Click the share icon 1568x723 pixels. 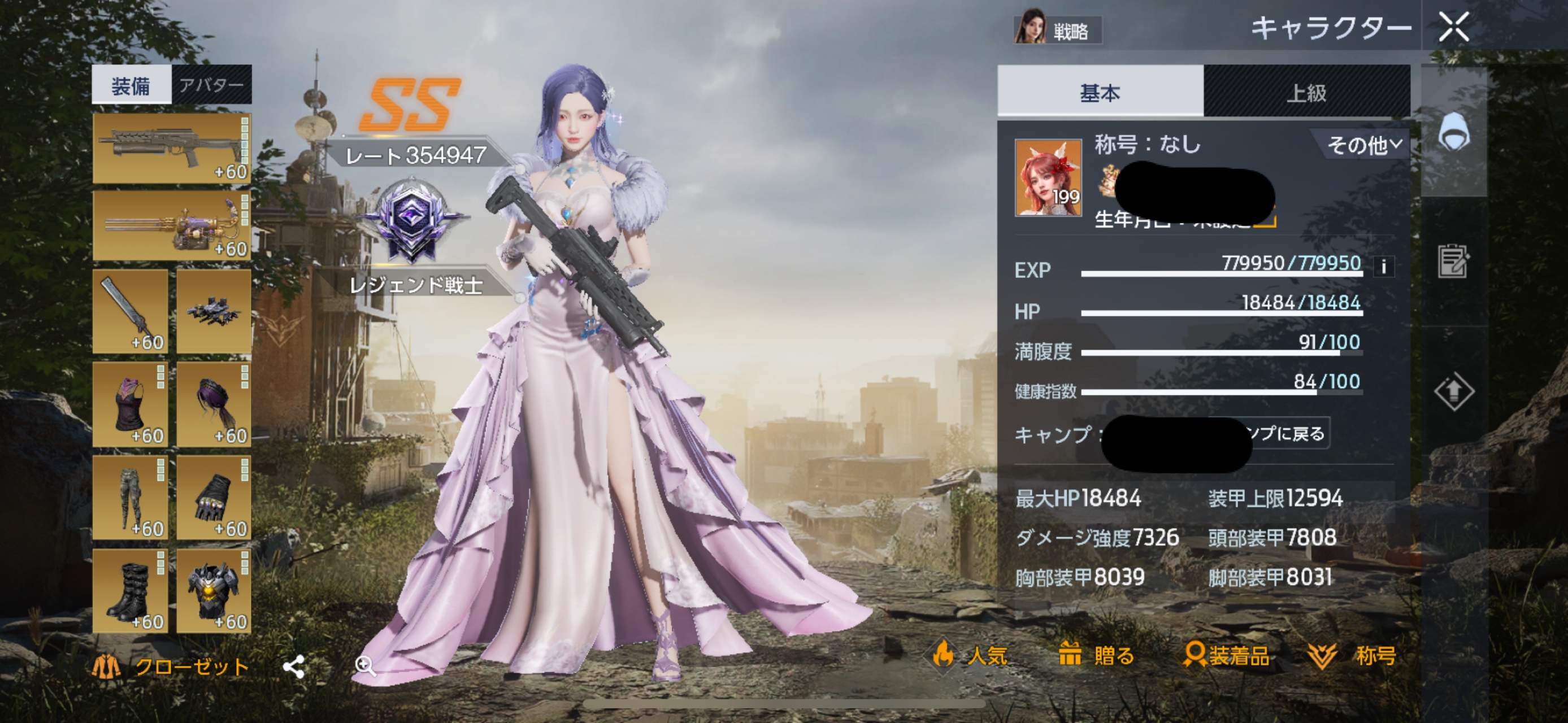point(294,667)
